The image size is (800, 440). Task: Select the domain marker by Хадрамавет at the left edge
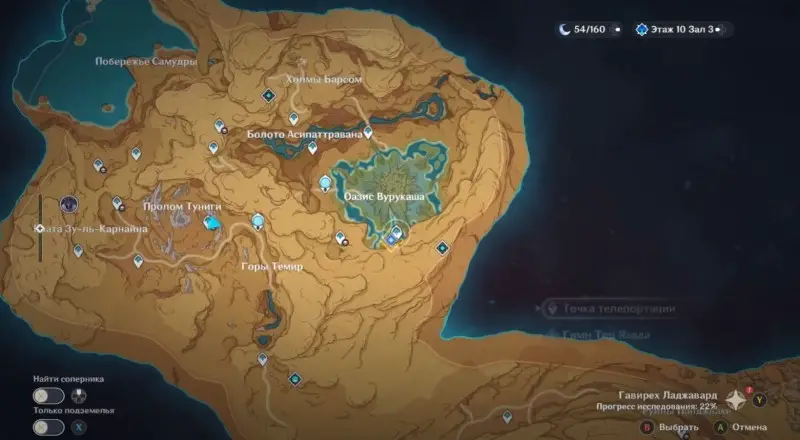70,204
